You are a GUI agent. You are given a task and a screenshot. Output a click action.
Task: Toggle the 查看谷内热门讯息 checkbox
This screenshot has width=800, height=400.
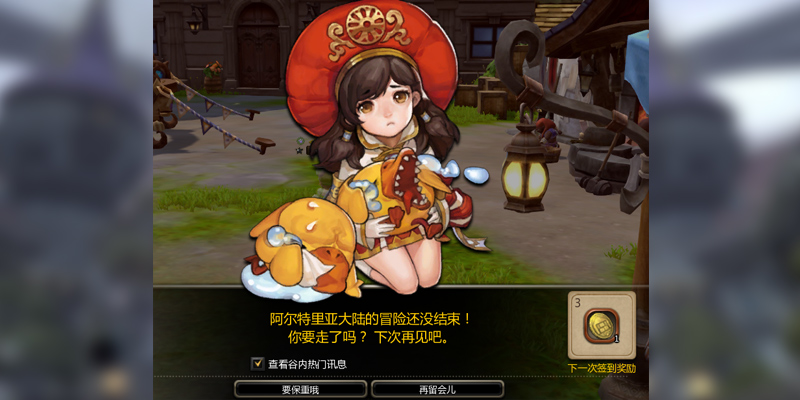pyautogui.click(x=258, y=364)
